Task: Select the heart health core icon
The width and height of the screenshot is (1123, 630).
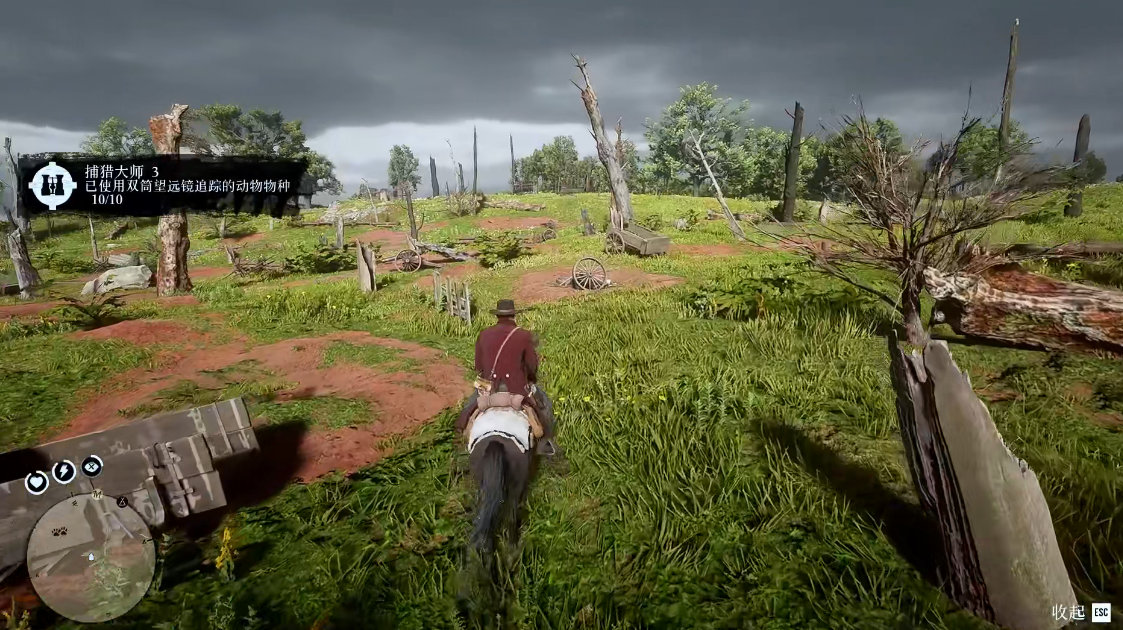Action: (x=37, y=482)
